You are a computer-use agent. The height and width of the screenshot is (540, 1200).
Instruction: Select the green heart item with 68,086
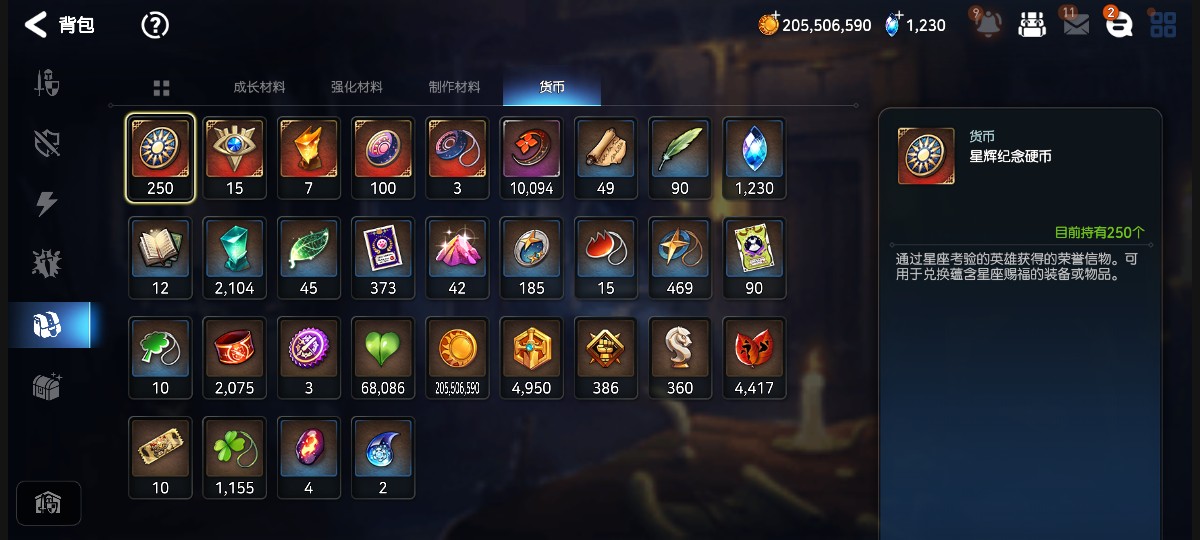(x=383, y=358)
